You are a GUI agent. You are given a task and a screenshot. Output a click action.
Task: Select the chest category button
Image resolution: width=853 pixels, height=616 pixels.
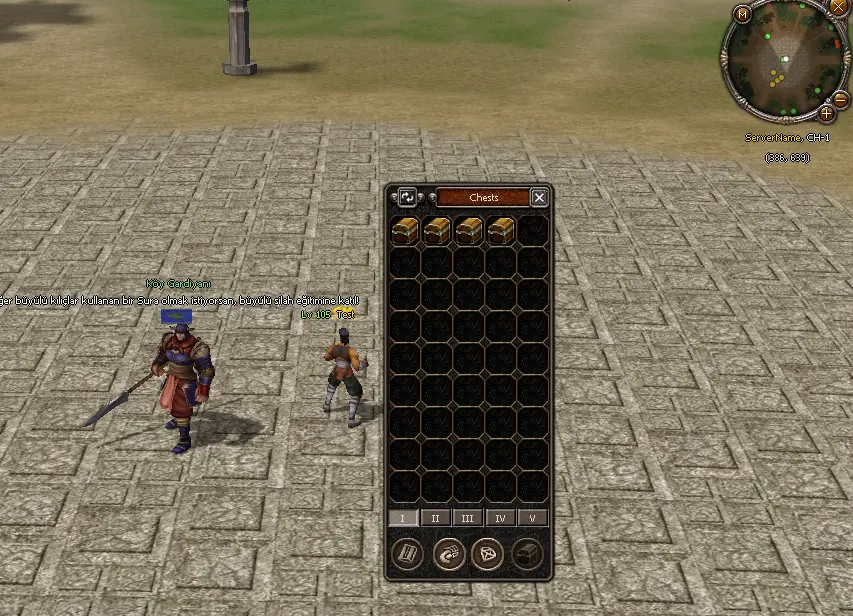pyautogui.click(x=528, y=553)
